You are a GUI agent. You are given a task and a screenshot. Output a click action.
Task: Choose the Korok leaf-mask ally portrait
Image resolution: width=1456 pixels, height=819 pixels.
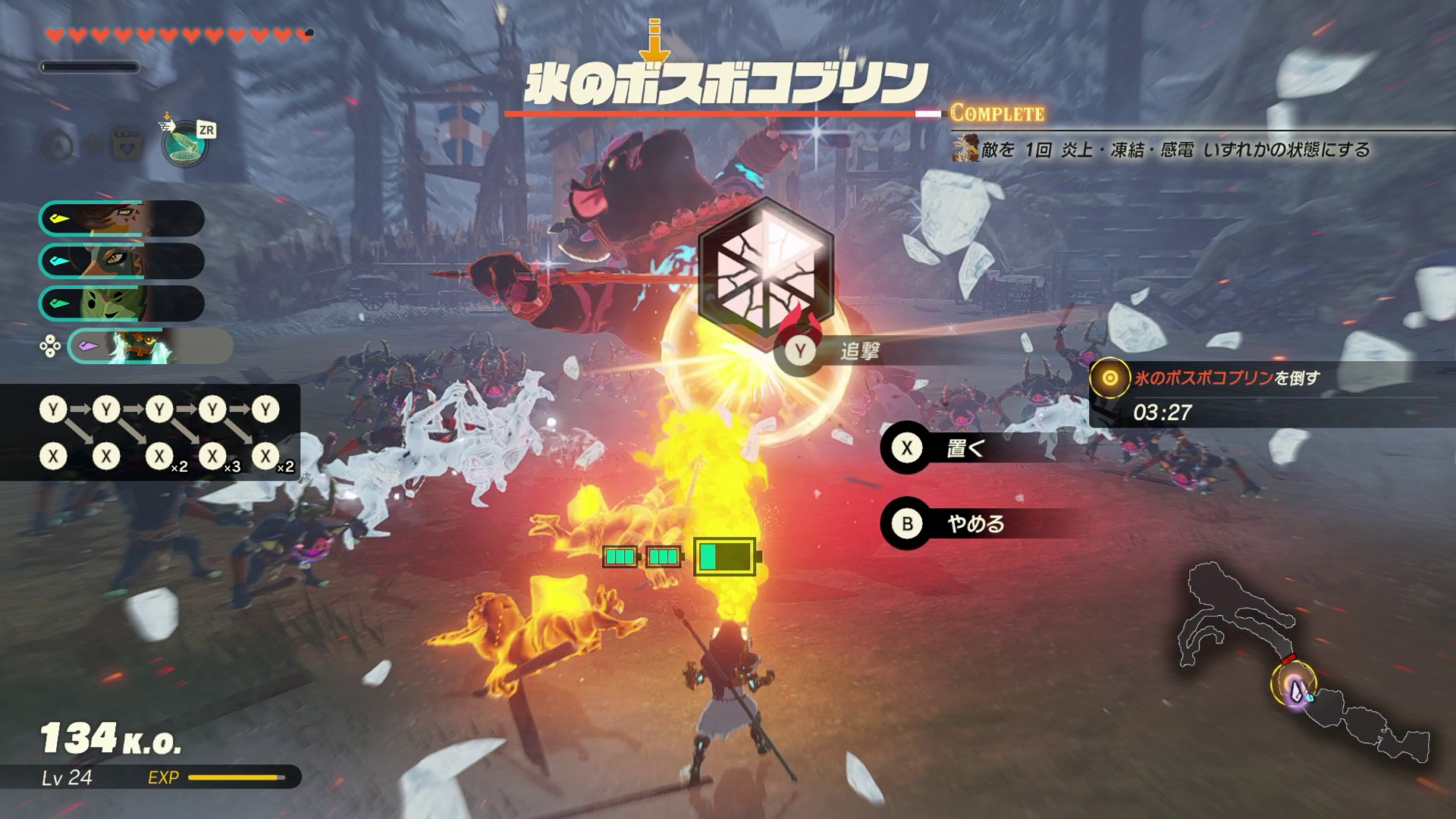point(121,304)
